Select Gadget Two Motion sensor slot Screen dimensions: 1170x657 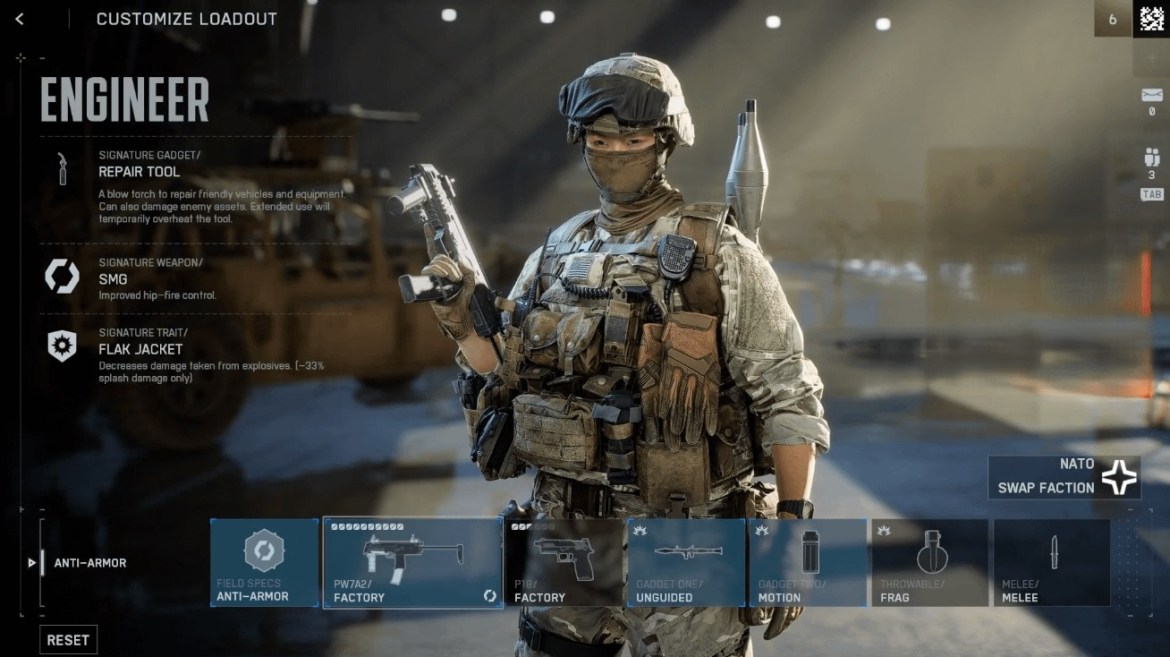click(x=808, y=562)
